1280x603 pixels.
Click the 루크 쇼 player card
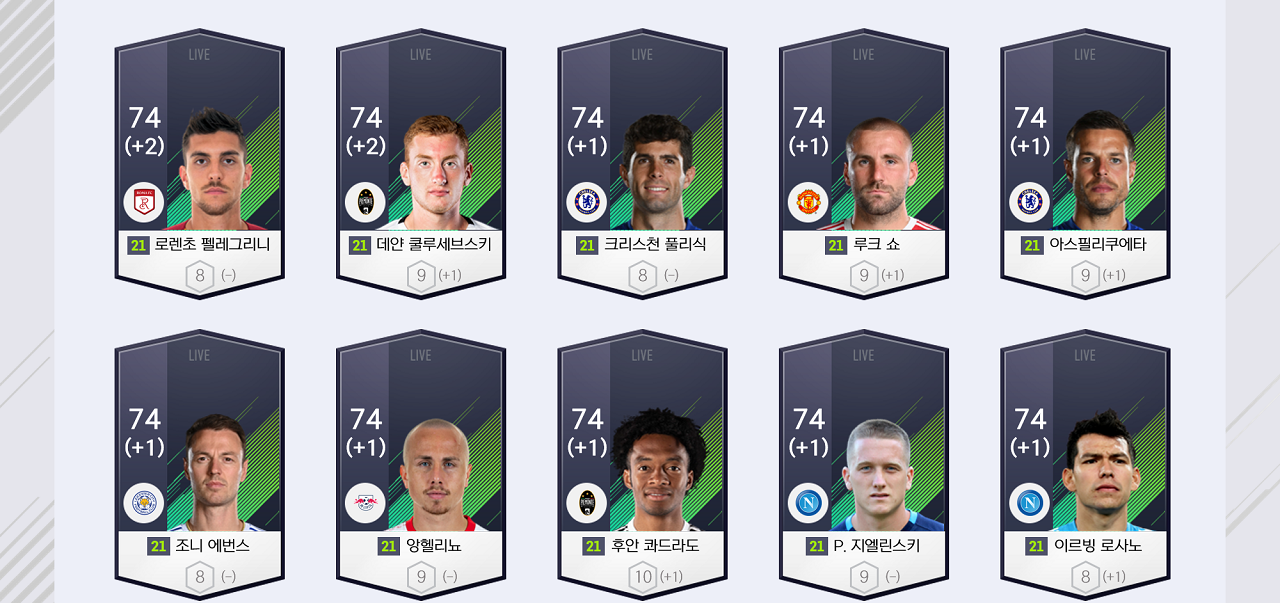point(864,165)
